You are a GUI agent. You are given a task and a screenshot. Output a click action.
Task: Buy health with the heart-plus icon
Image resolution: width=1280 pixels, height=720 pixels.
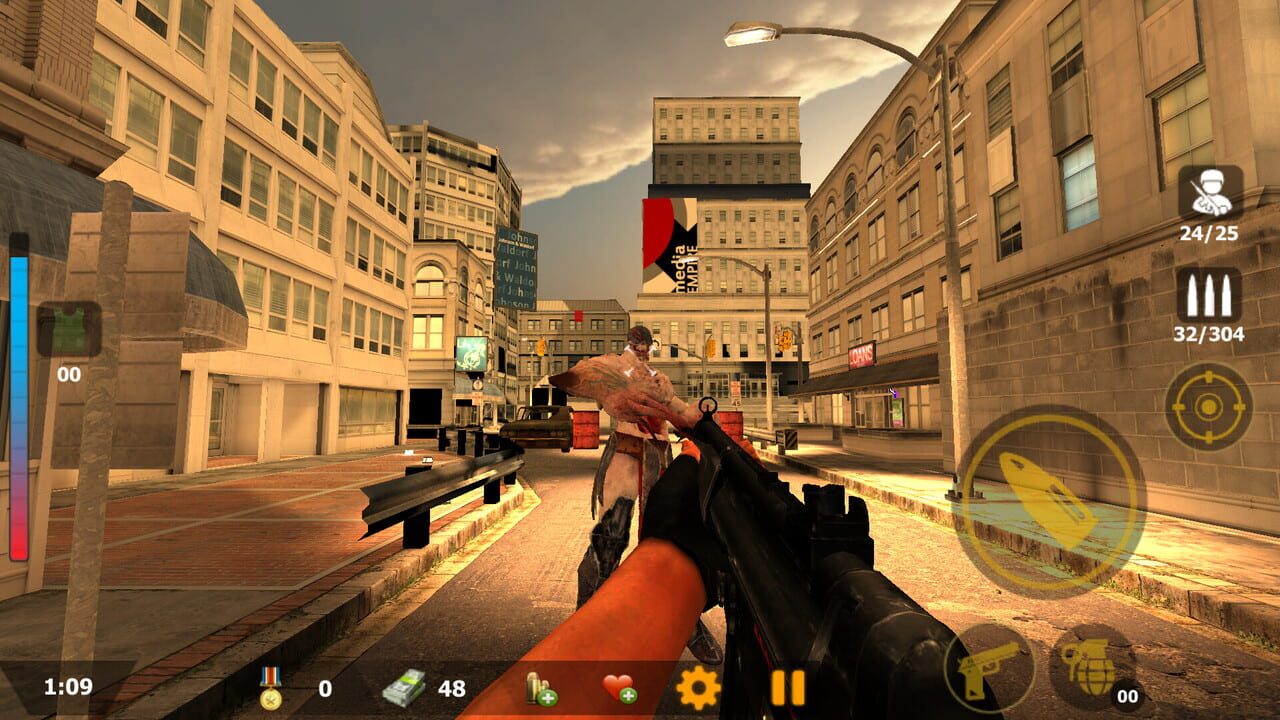(620, 686)
